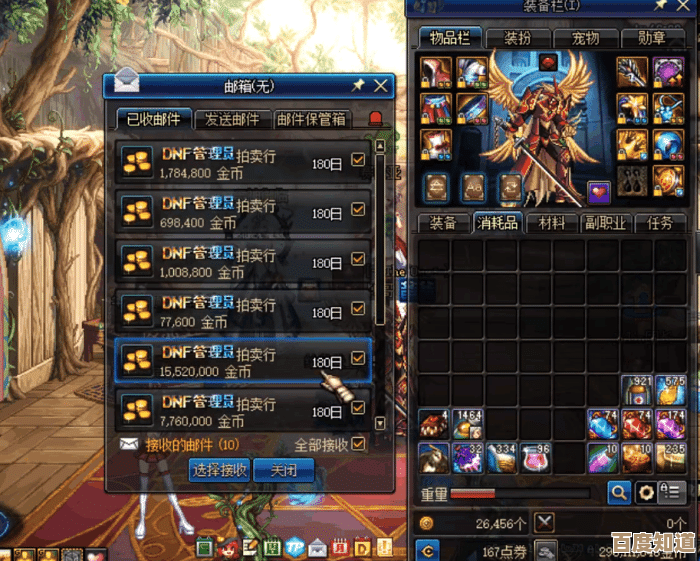The image size is (700, 561).
Task: Click the magnifier search button in inventory
Action: tap(619, 492)
